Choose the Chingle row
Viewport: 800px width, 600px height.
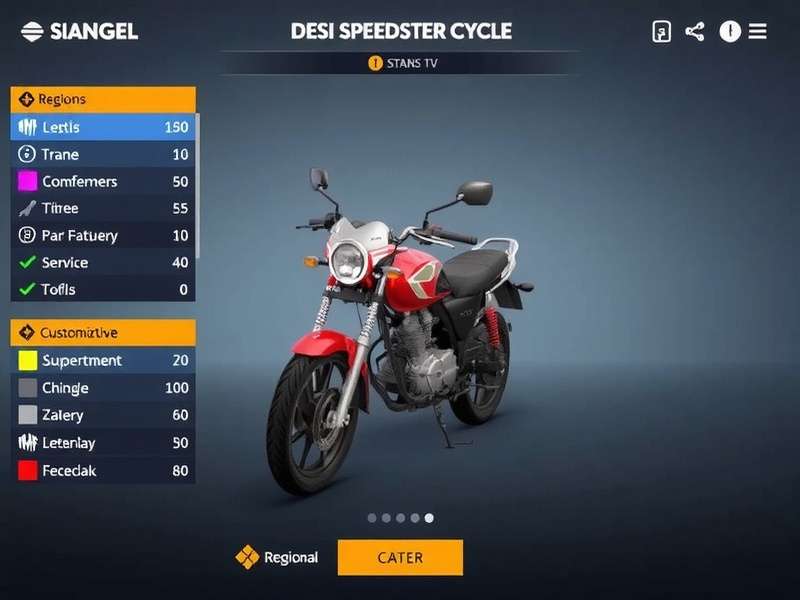pyautogui.click(x=103, y=388)
